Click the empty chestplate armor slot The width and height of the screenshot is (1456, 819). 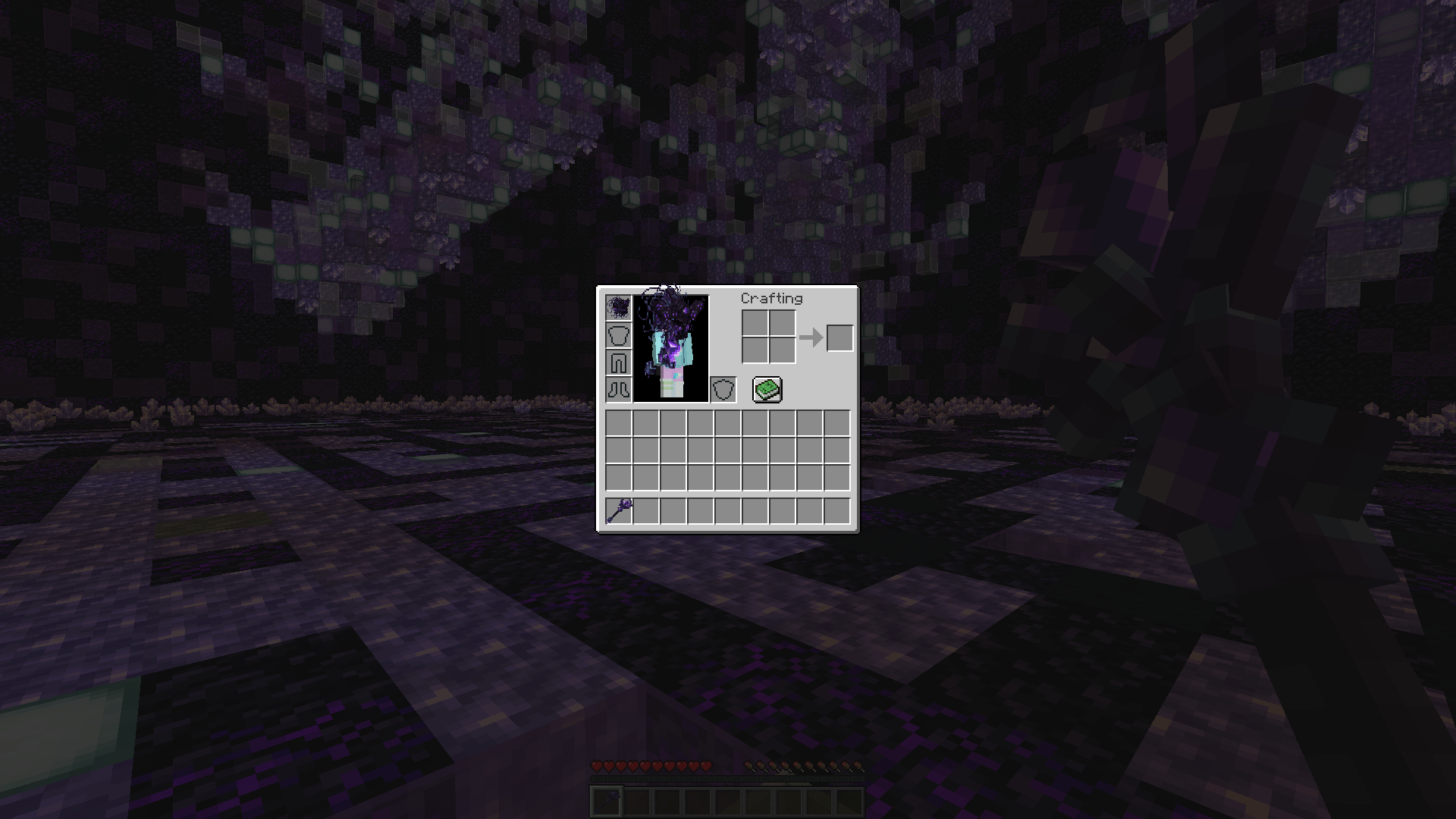(617, 334)
